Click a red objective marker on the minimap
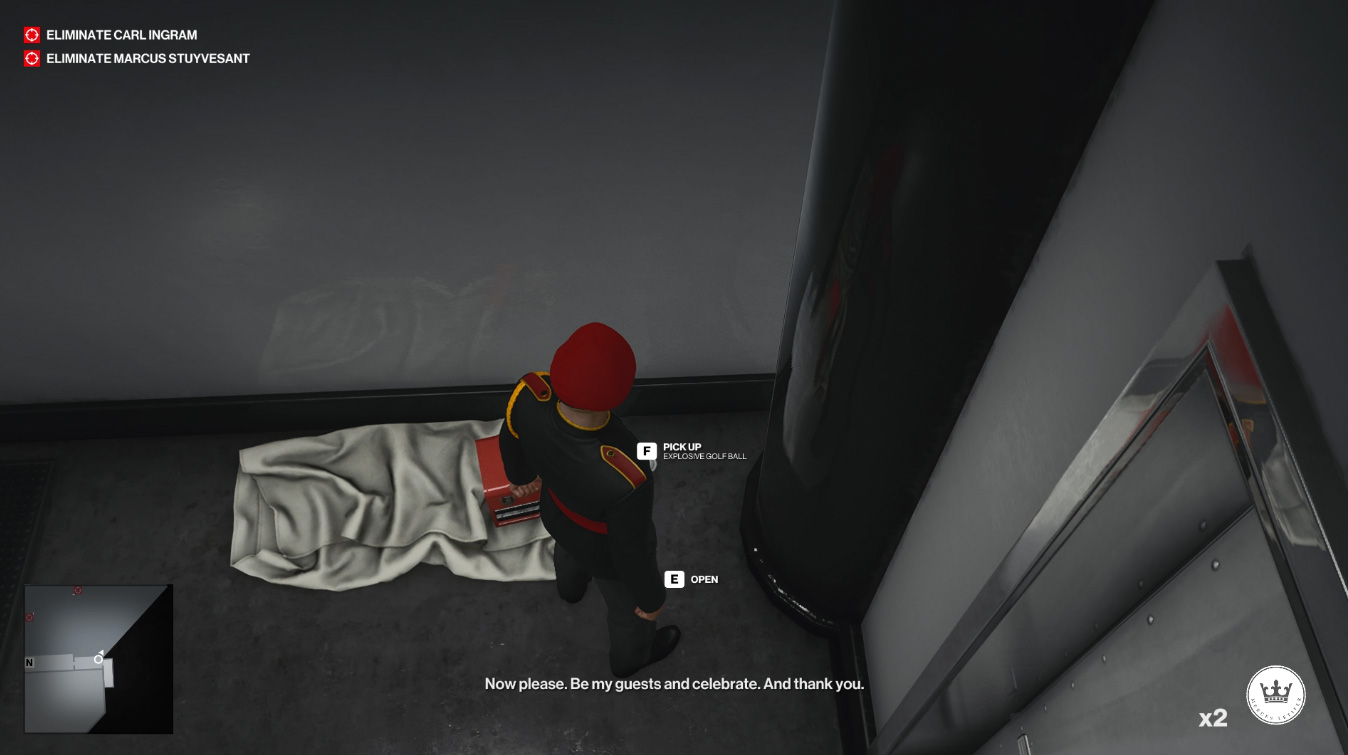This screenshot has height=755, width=1348. pos(77,590)
